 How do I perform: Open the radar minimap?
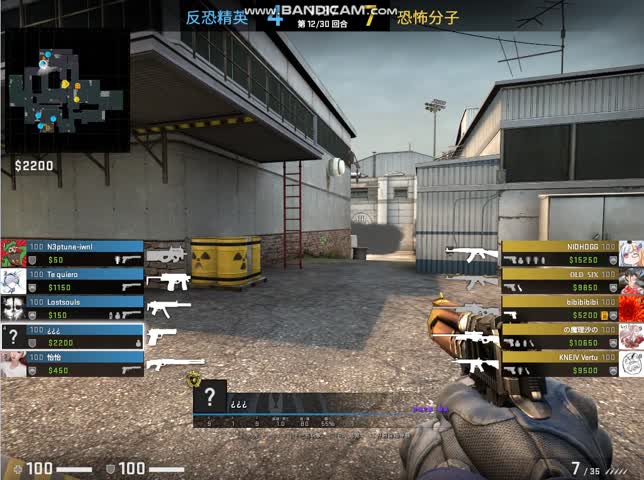tap(67, 88)
